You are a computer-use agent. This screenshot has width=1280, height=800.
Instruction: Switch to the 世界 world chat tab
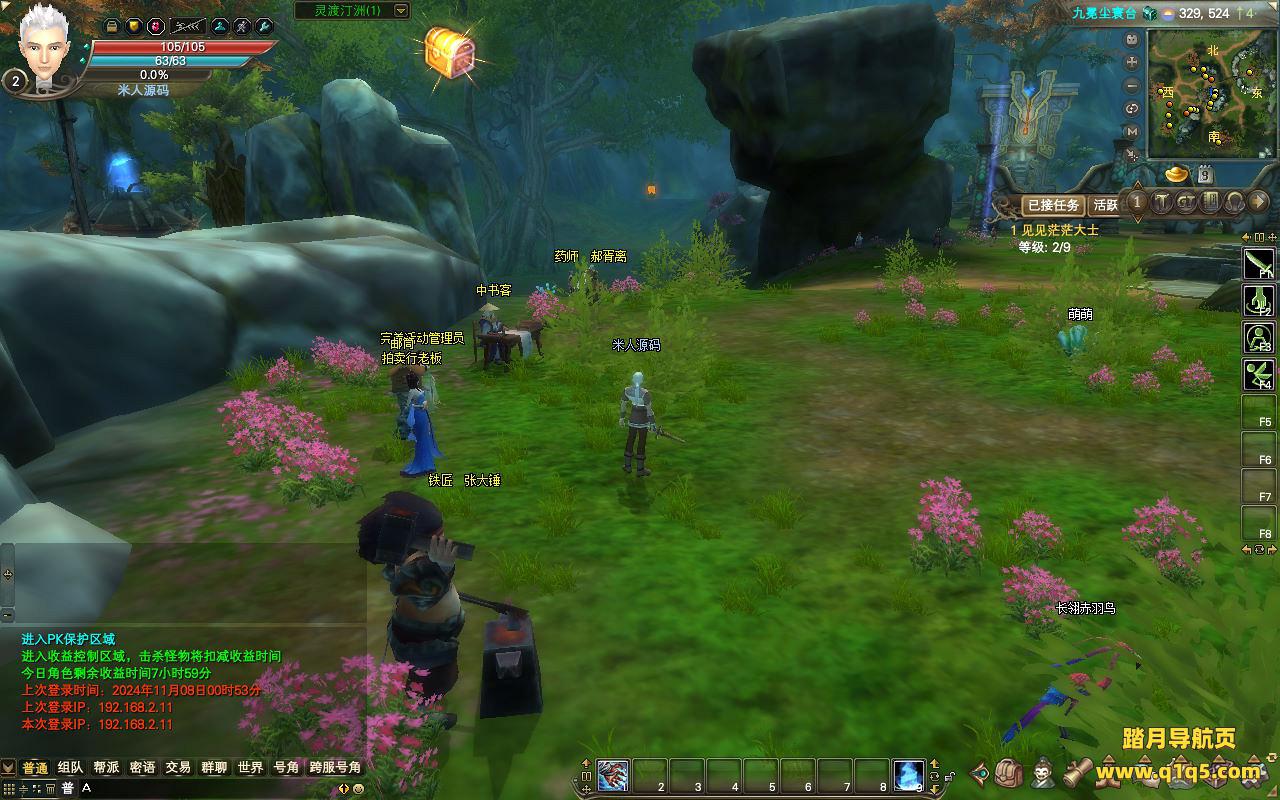click(x=250, y=768)
